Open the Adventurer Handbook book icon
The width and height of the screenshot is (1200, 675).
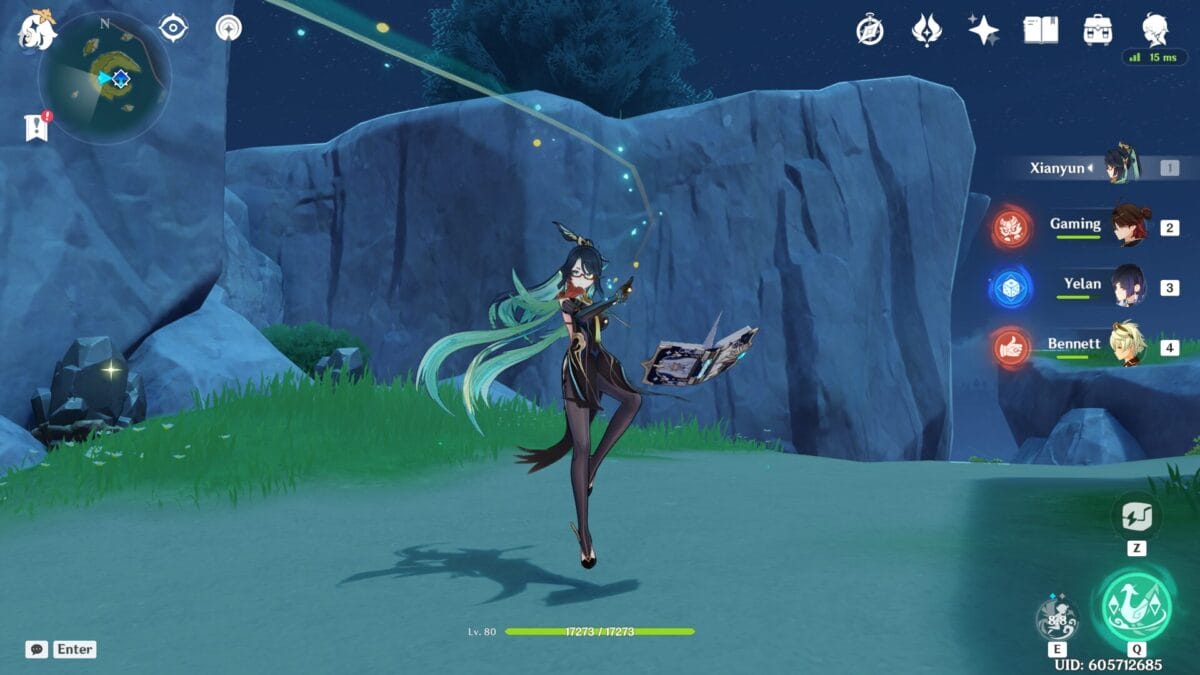[1040, 30]
